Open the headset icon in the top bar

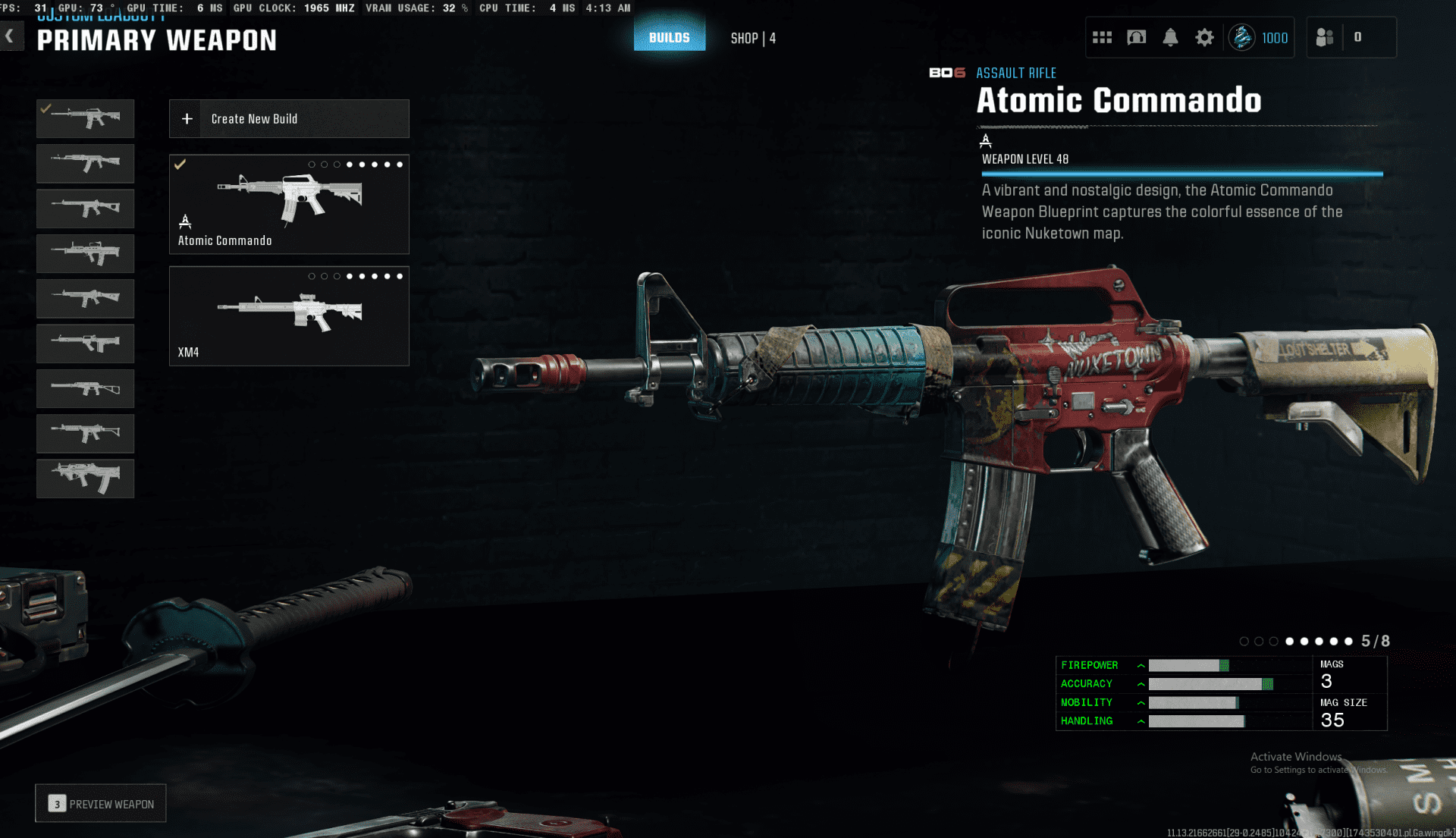coord(1136,37)
